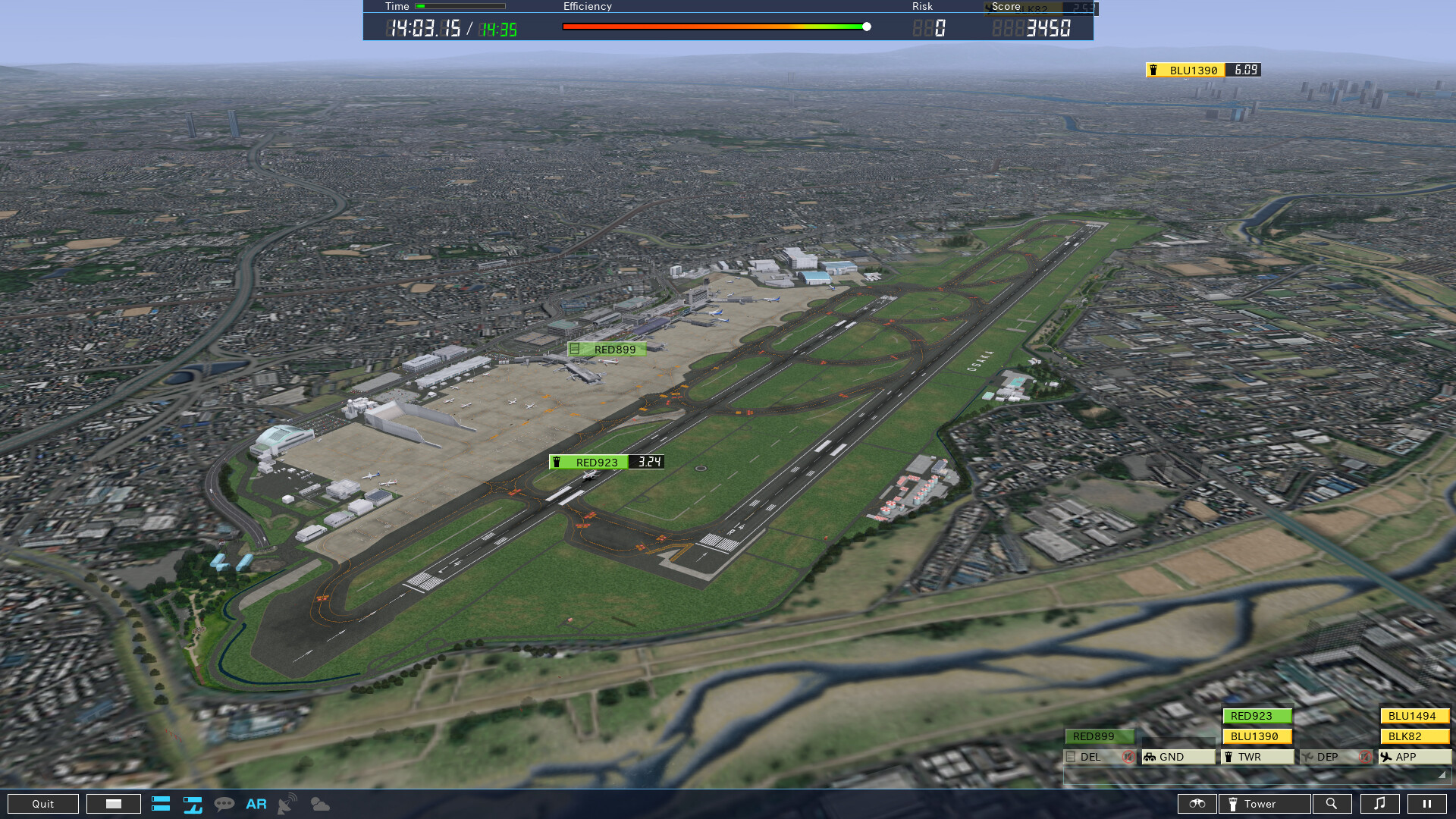Select the flight strip list icon
The height and width of the screenshot is (819, 1456).
[x=161, y=804]
